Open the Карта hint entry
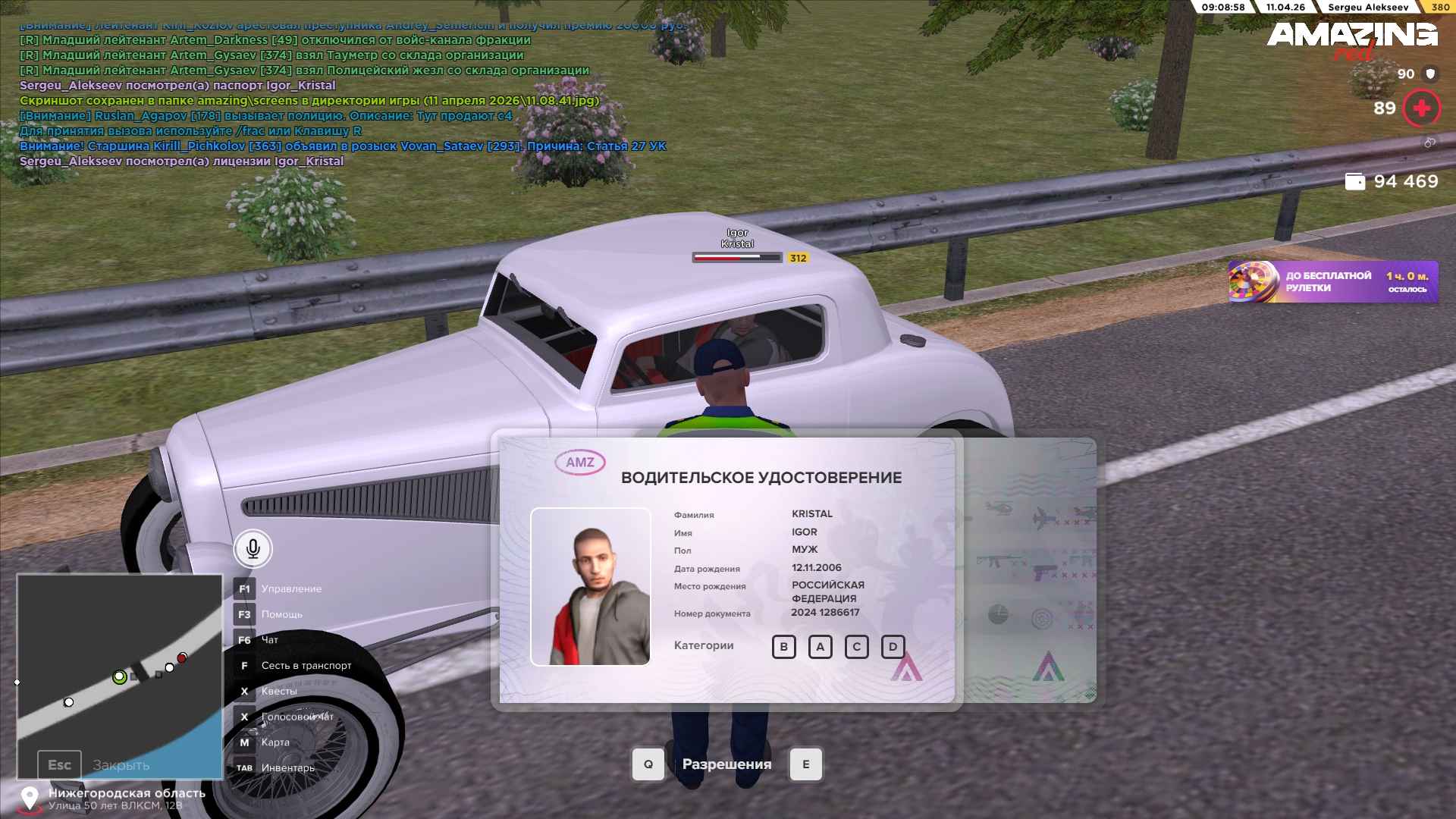The height and width of the screenshot is (819, 1456). [275, 742]
